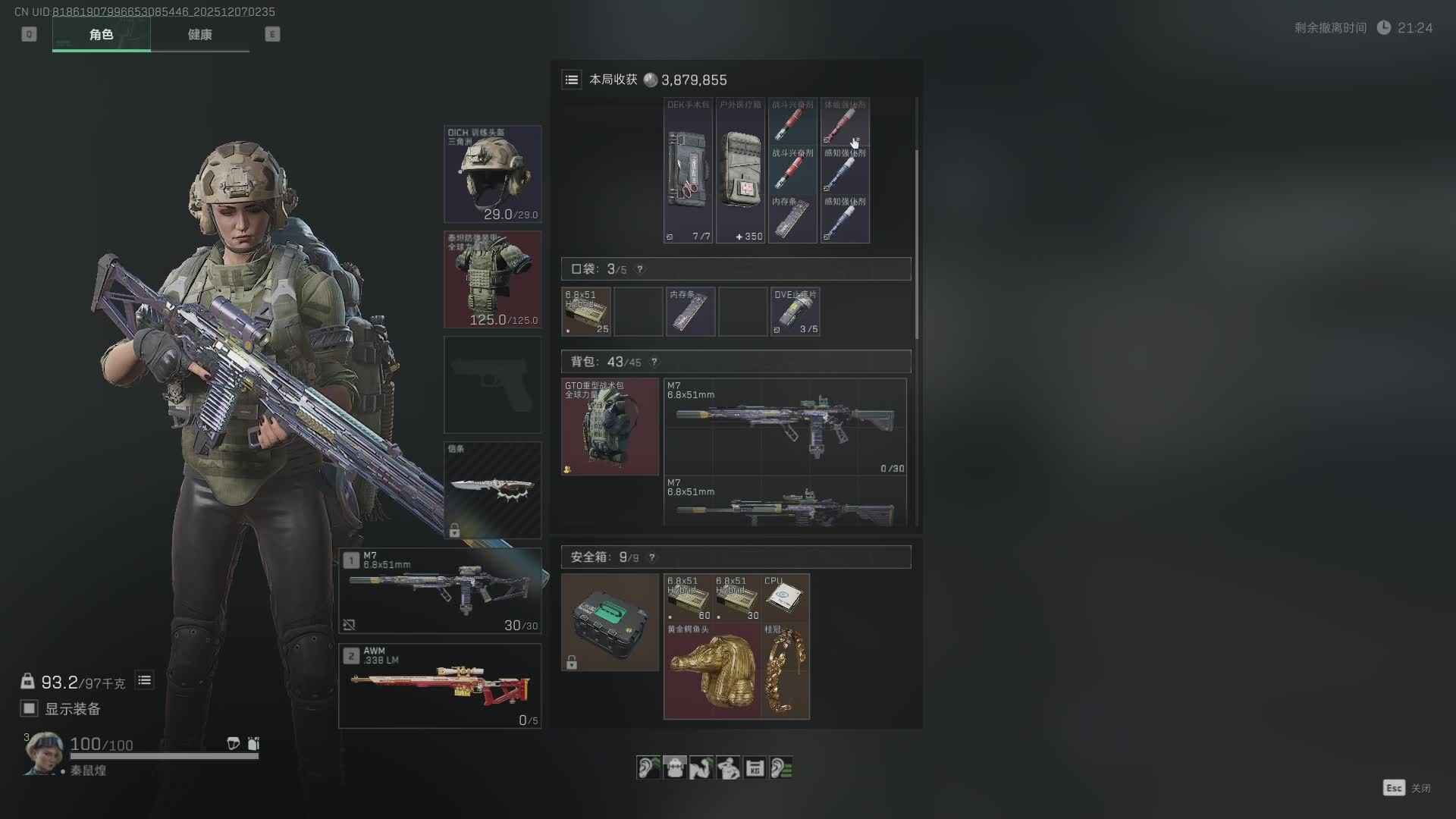Viewport: 1456px width, 819px height.
Task: Select the DEK surgery kit
Action: [688, 171]
